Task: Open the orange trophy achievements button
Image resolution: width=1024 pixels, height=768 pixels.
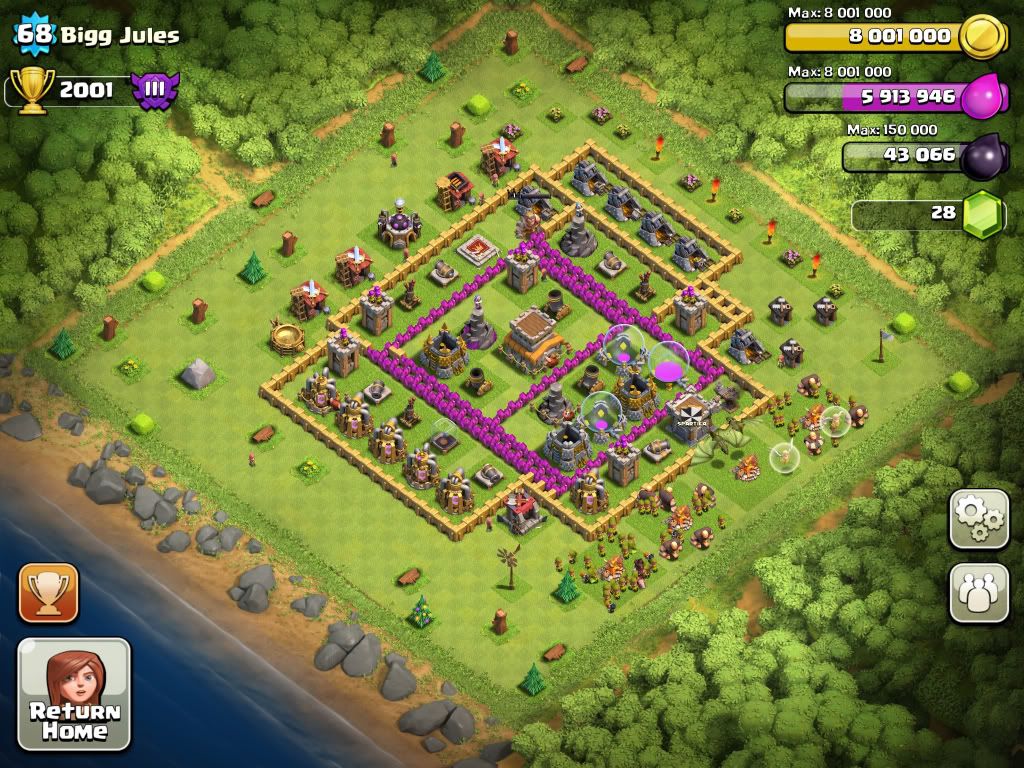Action: 48,593
